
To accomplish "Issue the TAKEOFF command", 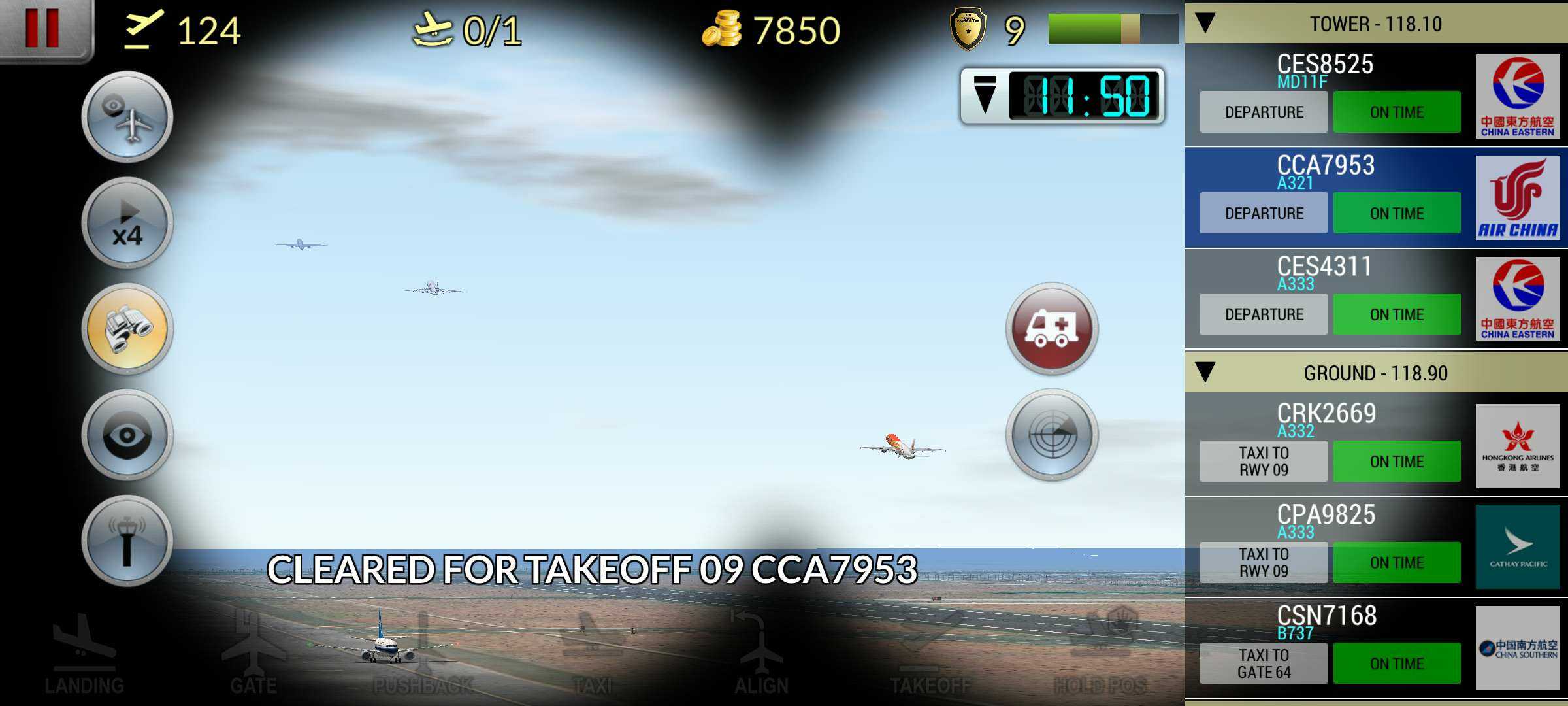I will click(930, 654).
